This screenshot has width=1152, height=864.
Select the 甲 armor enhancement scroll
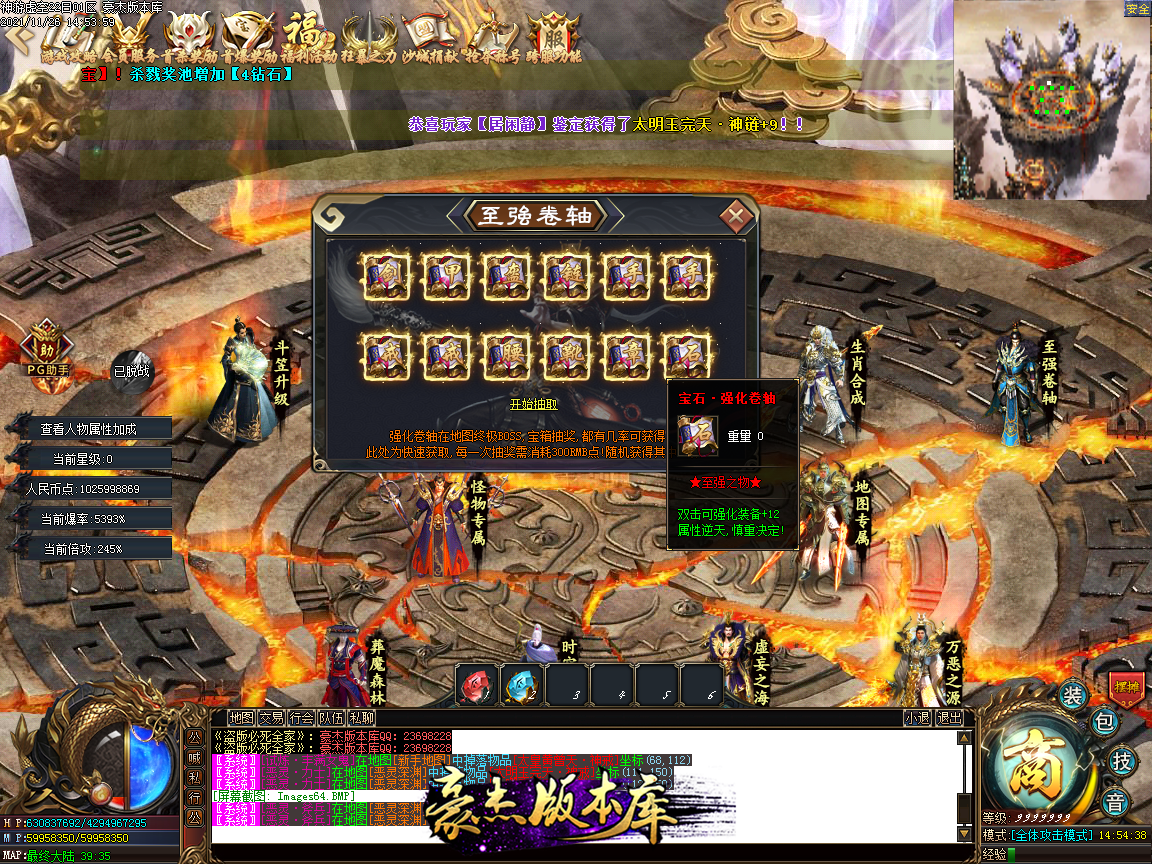pos(447,273)
